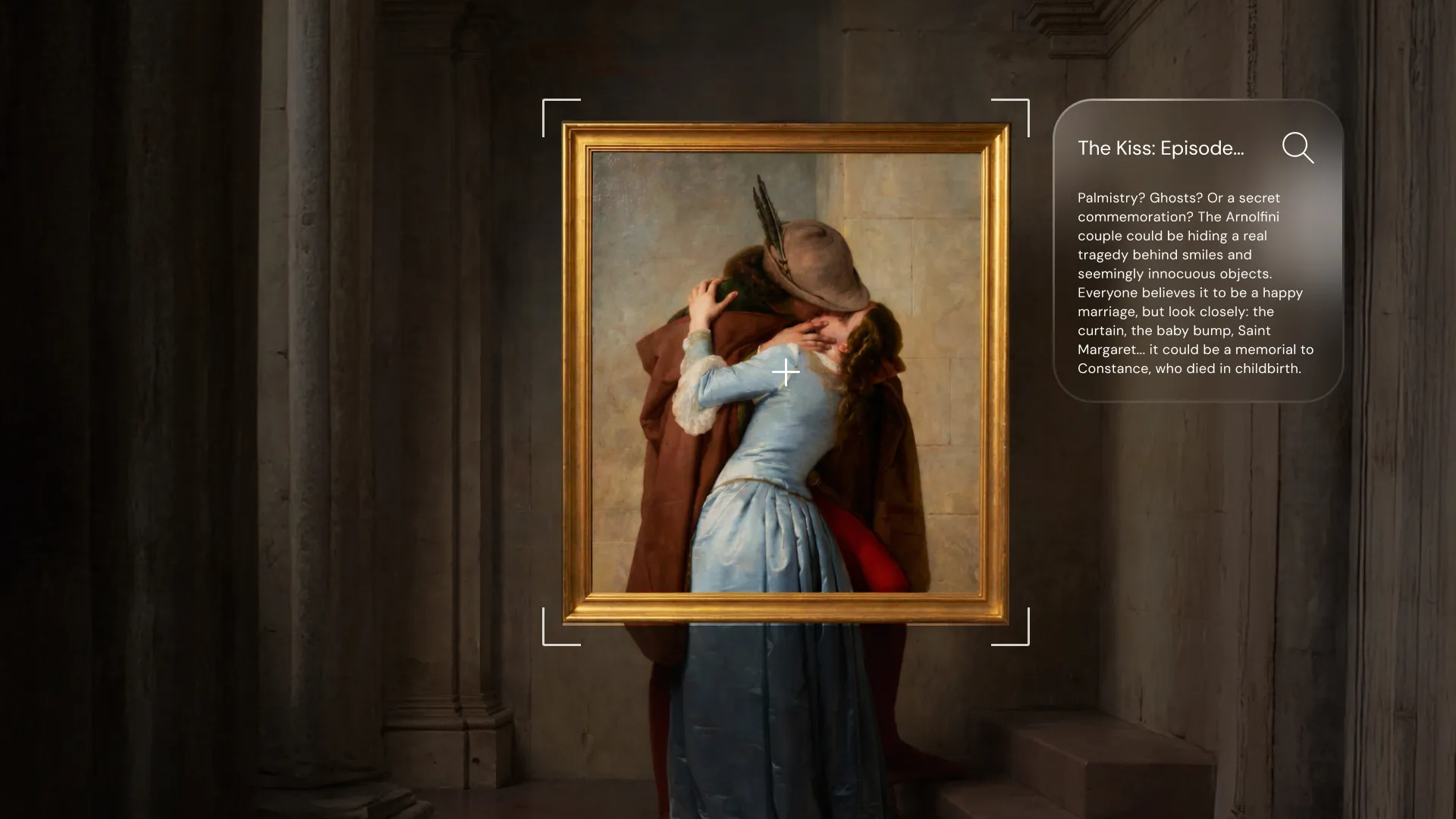Click the magnifying glass search icon
This screenshot has width=1456, height=819.
(x=1298, y=148)
